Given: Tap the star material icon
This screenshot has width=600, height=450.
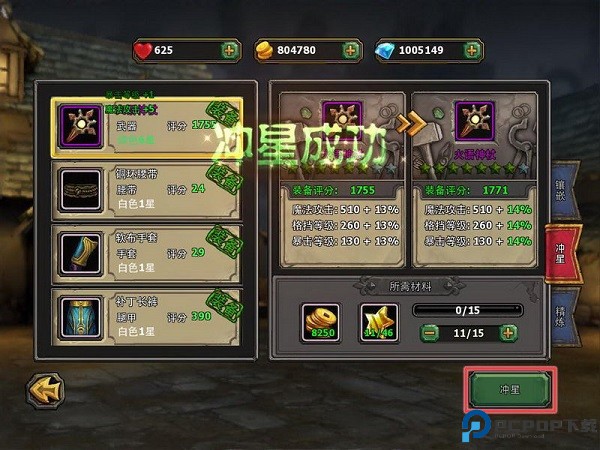Looking at the screenshot, I should (x=378, y=323).
